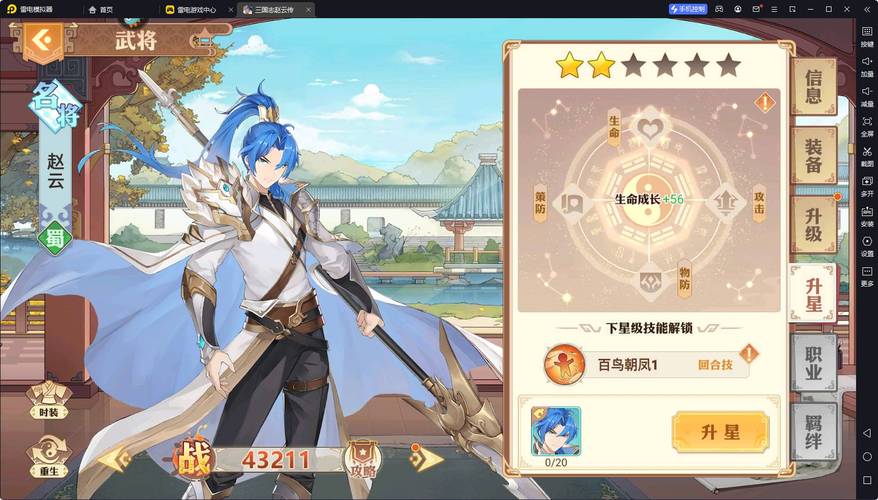This screenshot has width=878, height=500.
Task: Tap the 升星 star-up button
Action: tap(720, 432)
